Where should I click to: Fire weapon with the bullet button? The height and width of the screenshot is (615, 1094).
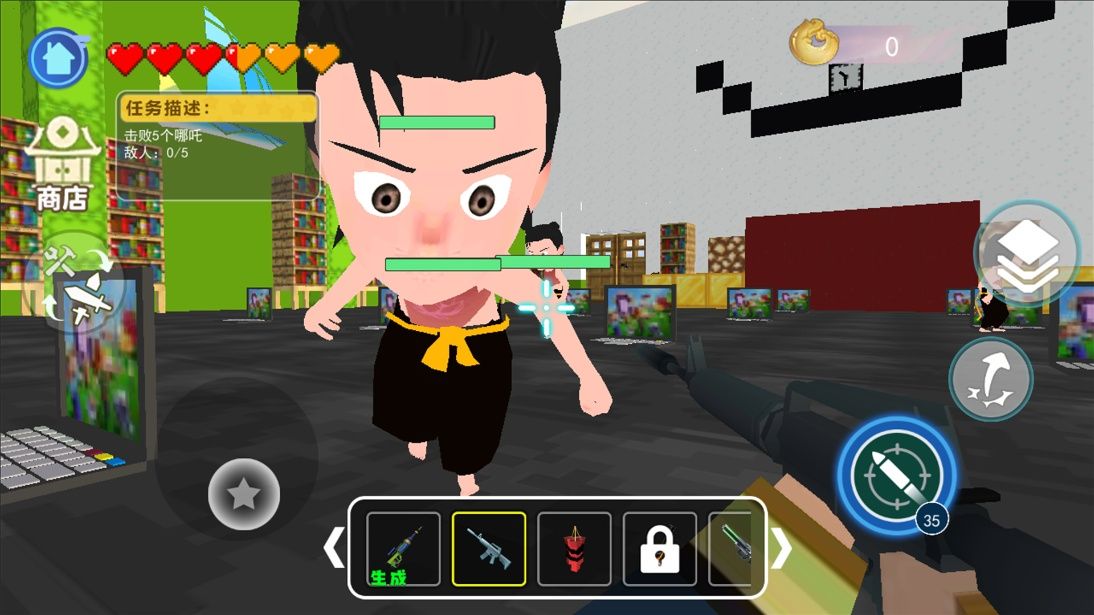click(896, 475)
